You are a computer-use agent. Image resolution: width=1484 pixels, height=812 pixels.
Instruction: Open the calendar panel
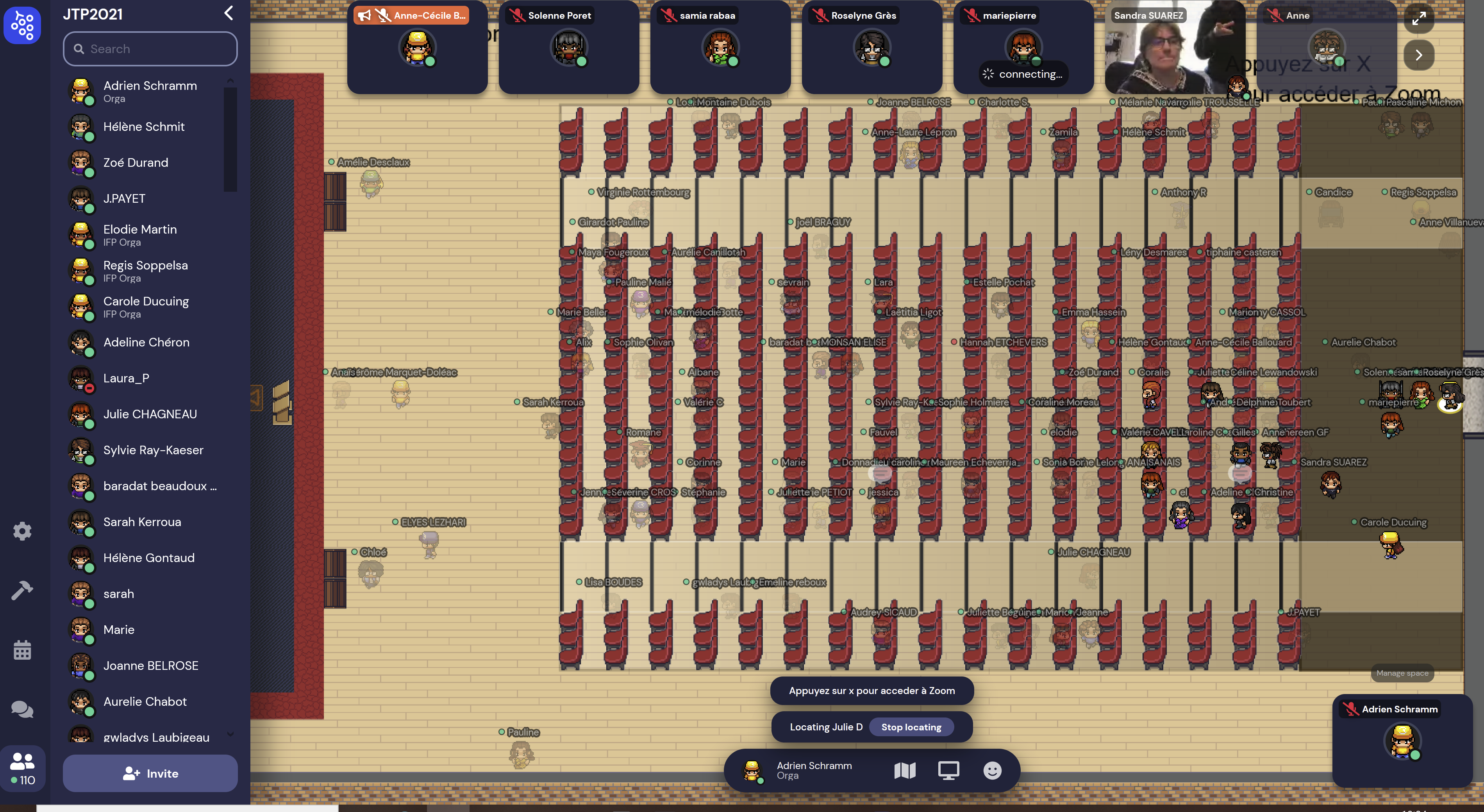23,650
